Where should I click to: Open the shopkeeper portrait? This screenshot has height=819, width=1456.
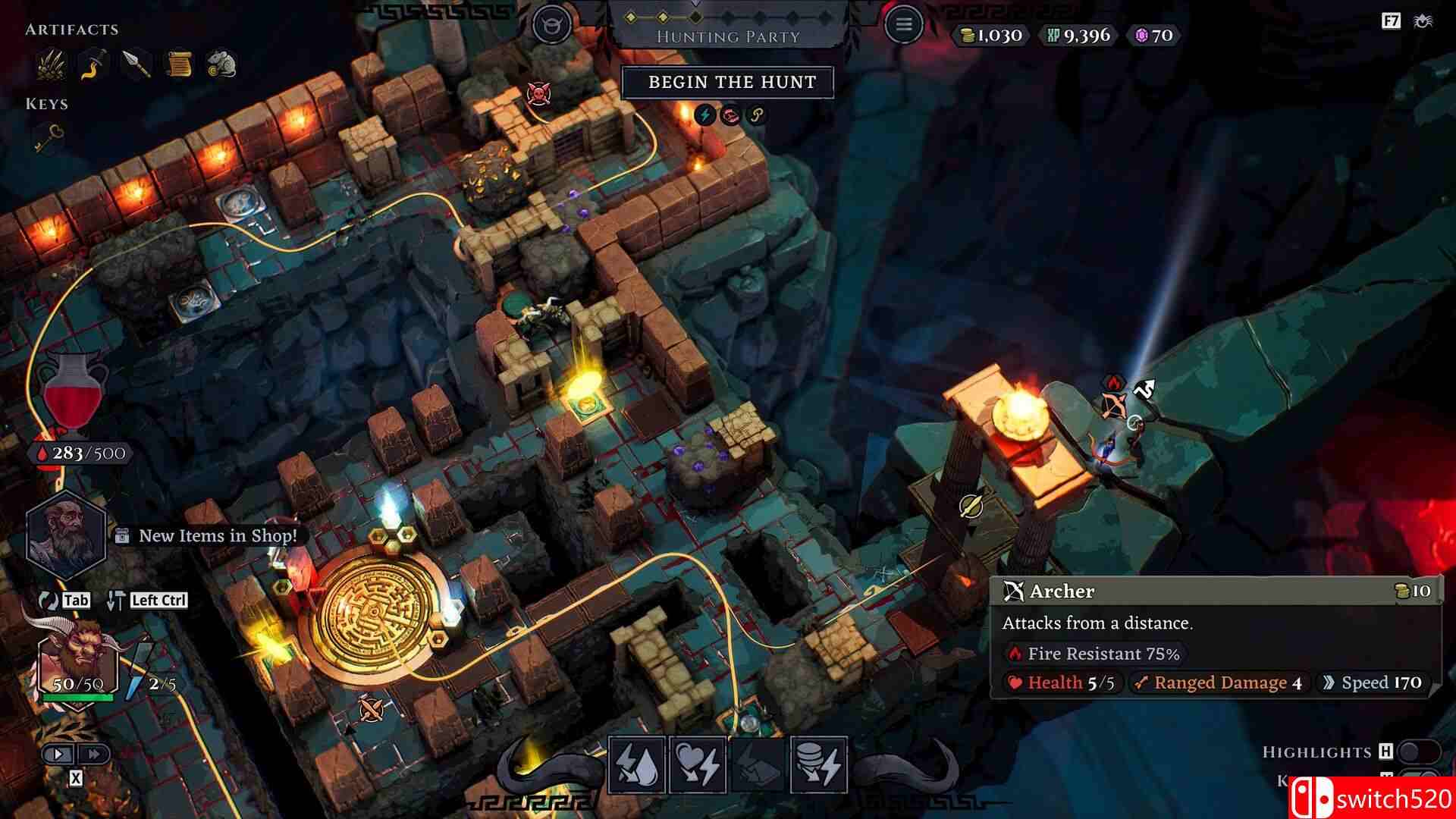[64, 533]
